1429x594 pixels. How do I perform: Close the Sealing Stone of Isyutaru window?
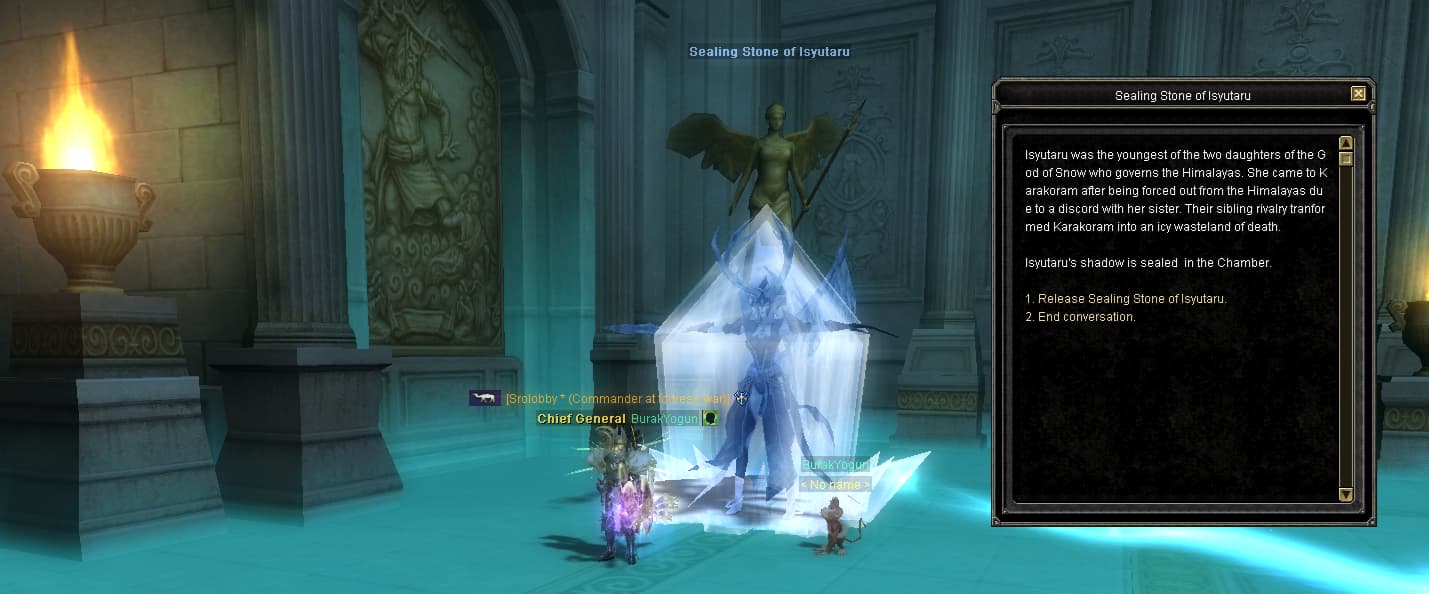1357,94
